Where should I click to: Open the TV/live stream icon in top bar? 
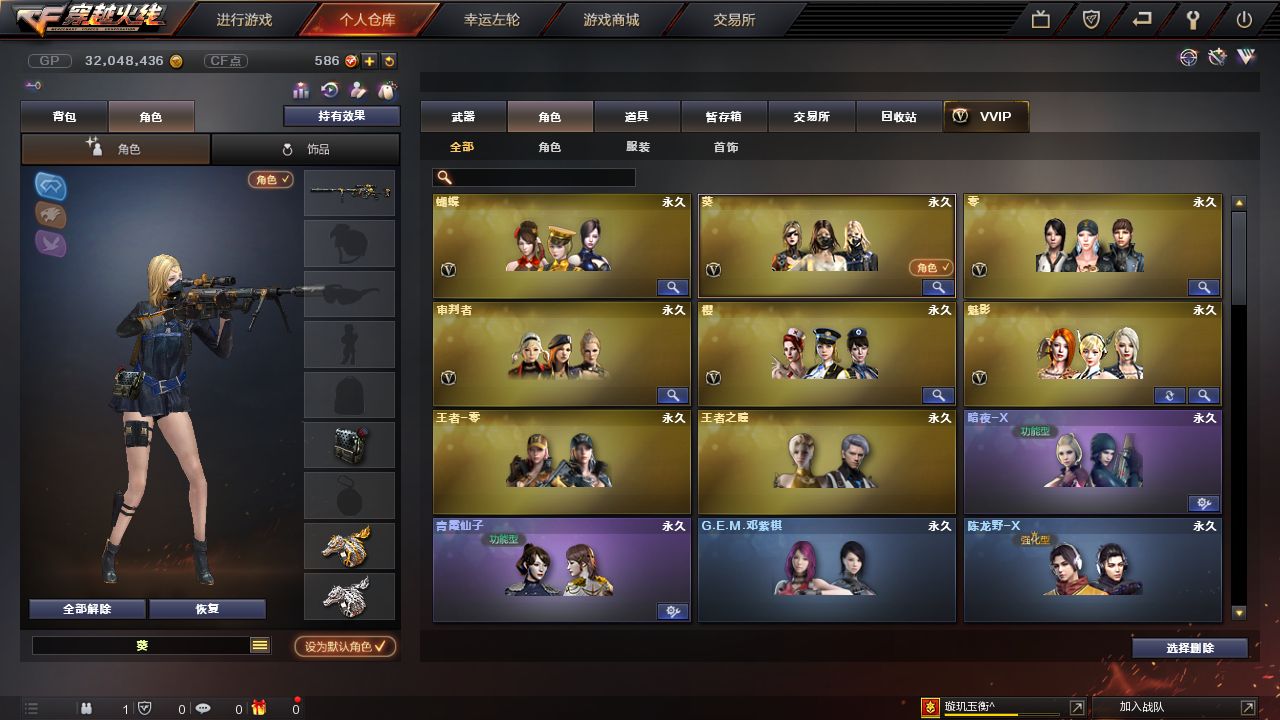pyautogui.click(x=1041, y=19)
